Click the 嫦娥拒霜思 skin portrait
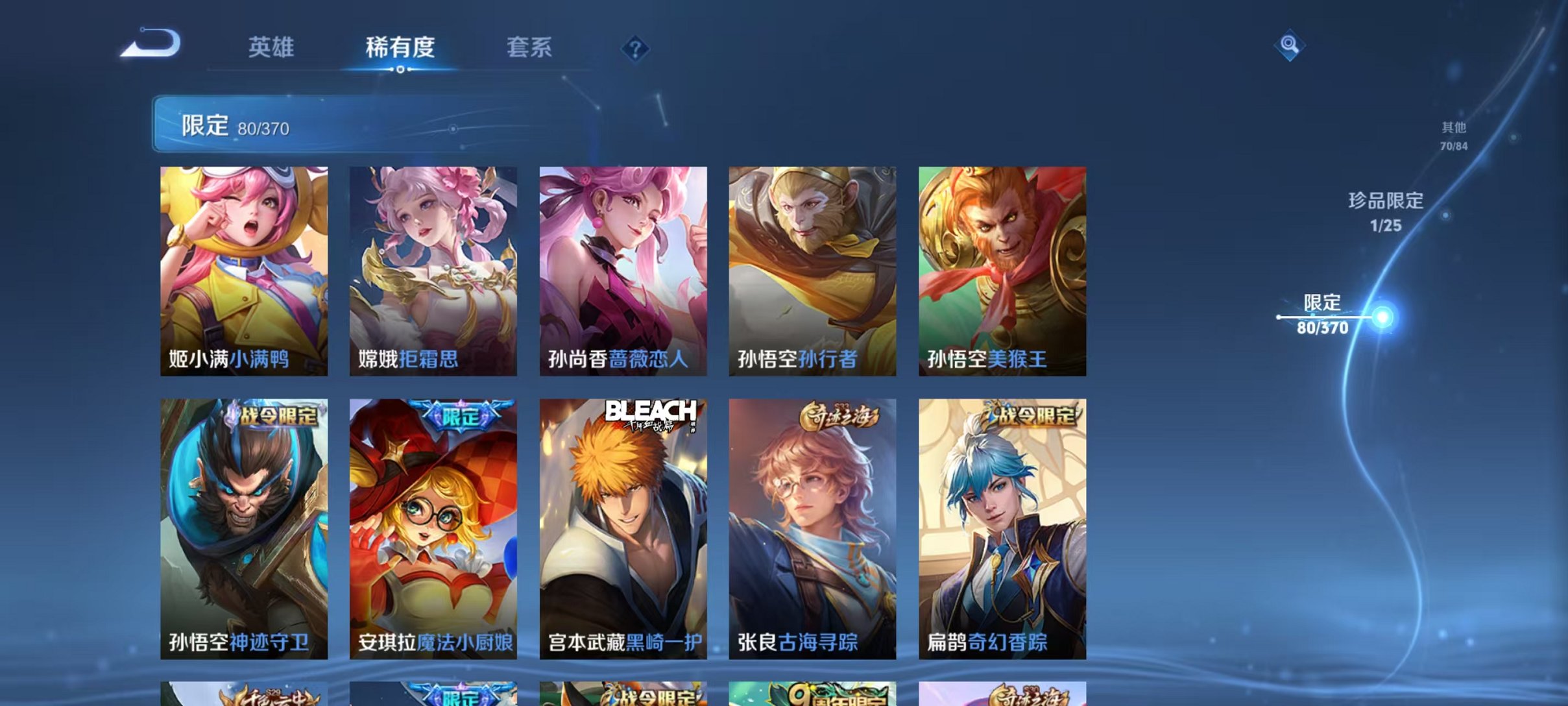This screenshot has width=1568, height=706. click(x=433, y=273)
